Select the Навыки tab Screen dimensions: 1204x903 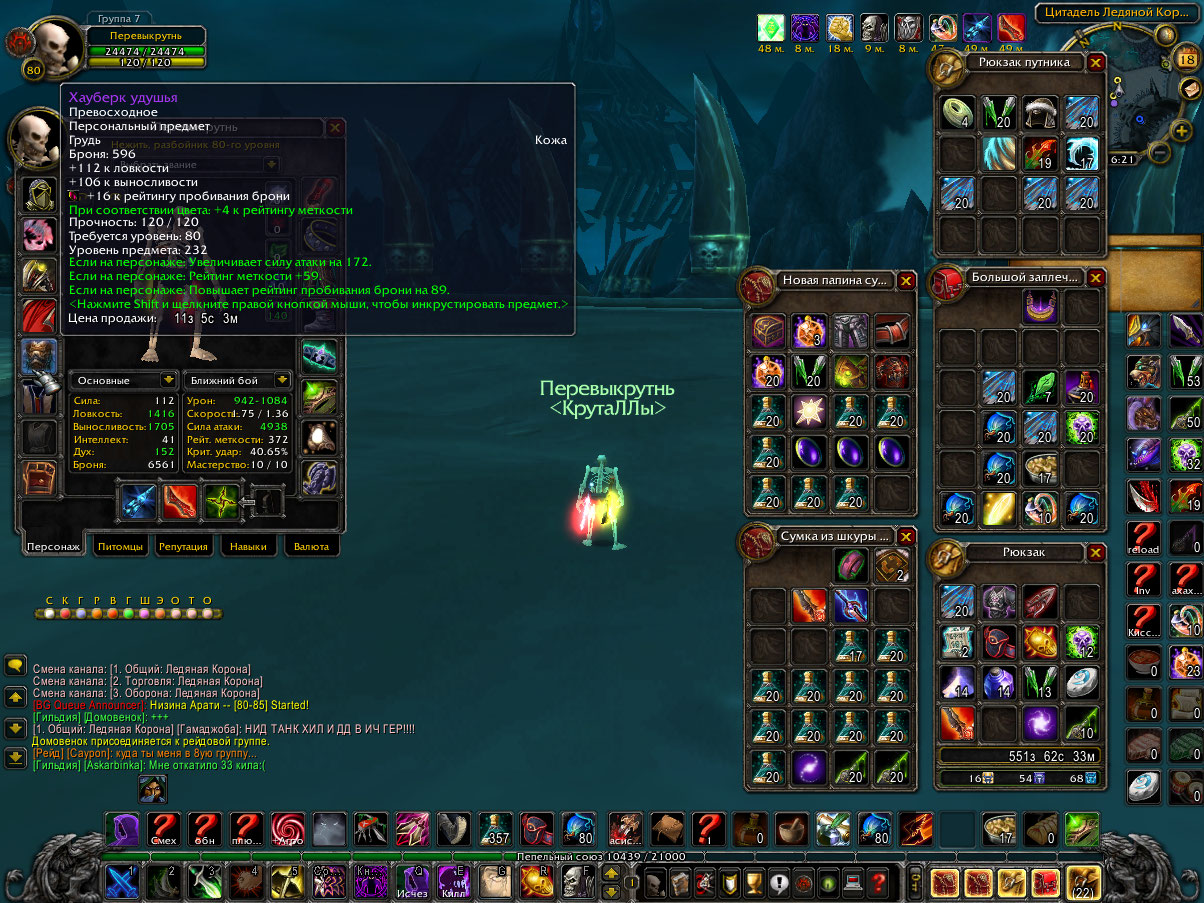click(248, 547)
